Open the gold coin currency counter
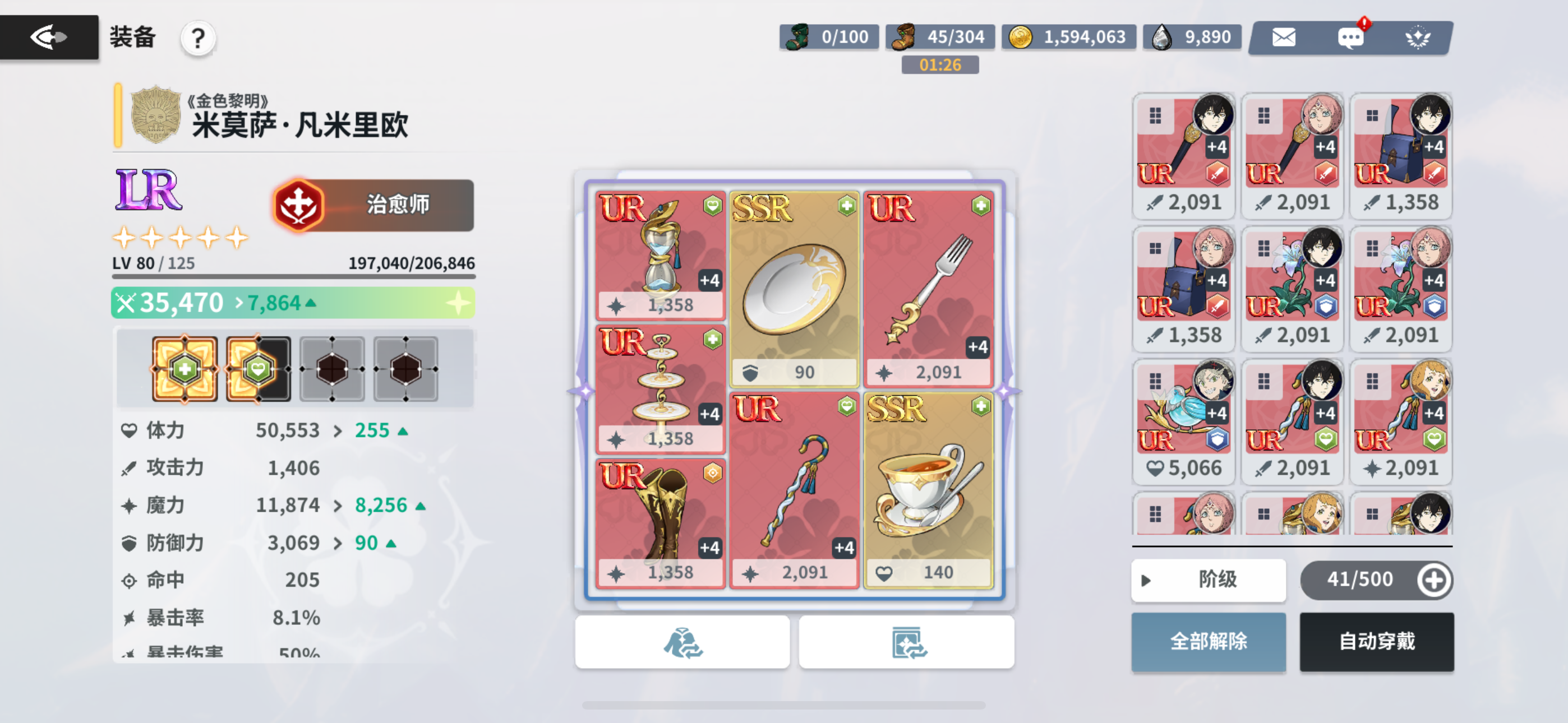This screenshot has height=723, width=1568. [1069, 36]
